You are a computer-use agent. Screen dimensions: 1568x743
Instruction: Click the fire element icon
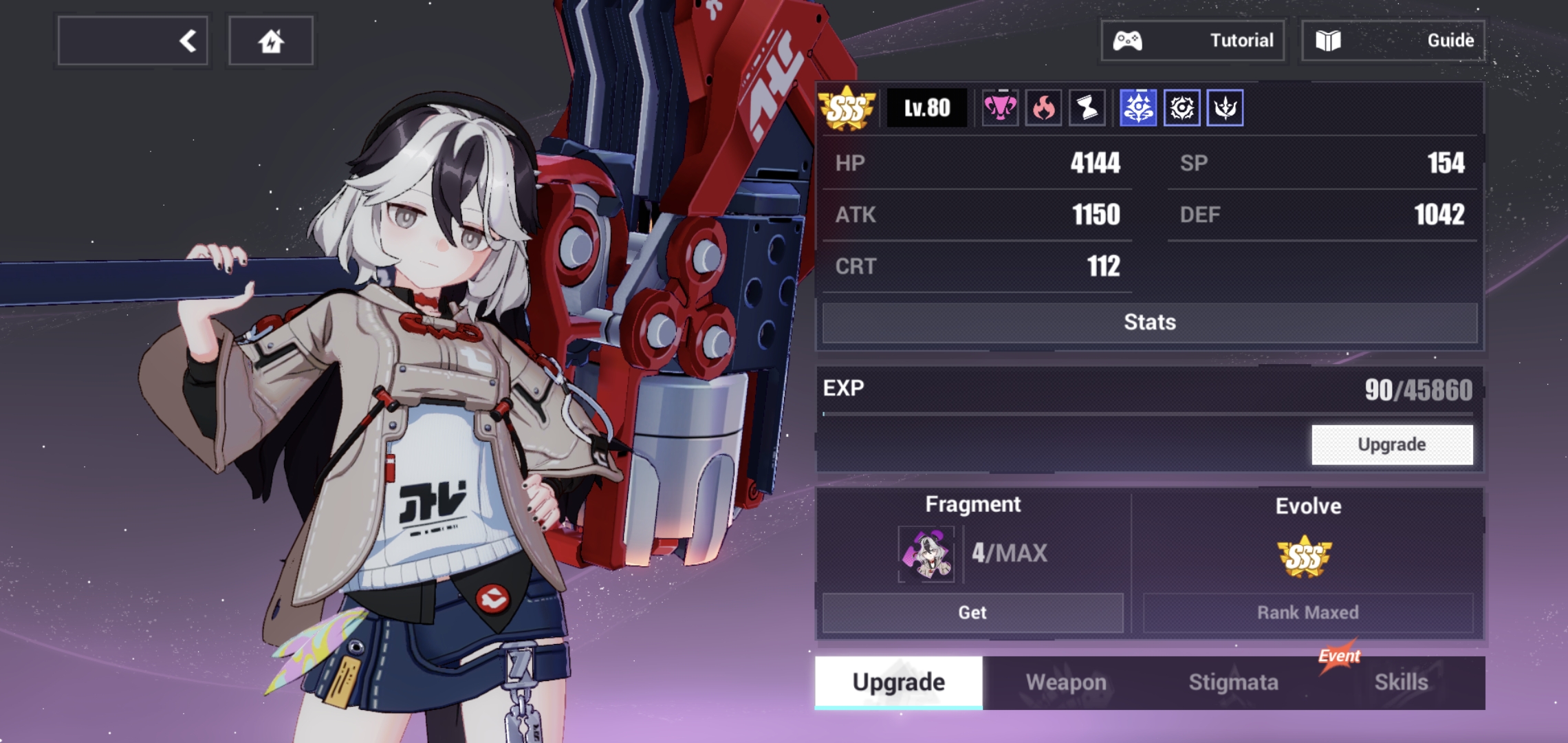[1044, 107]
